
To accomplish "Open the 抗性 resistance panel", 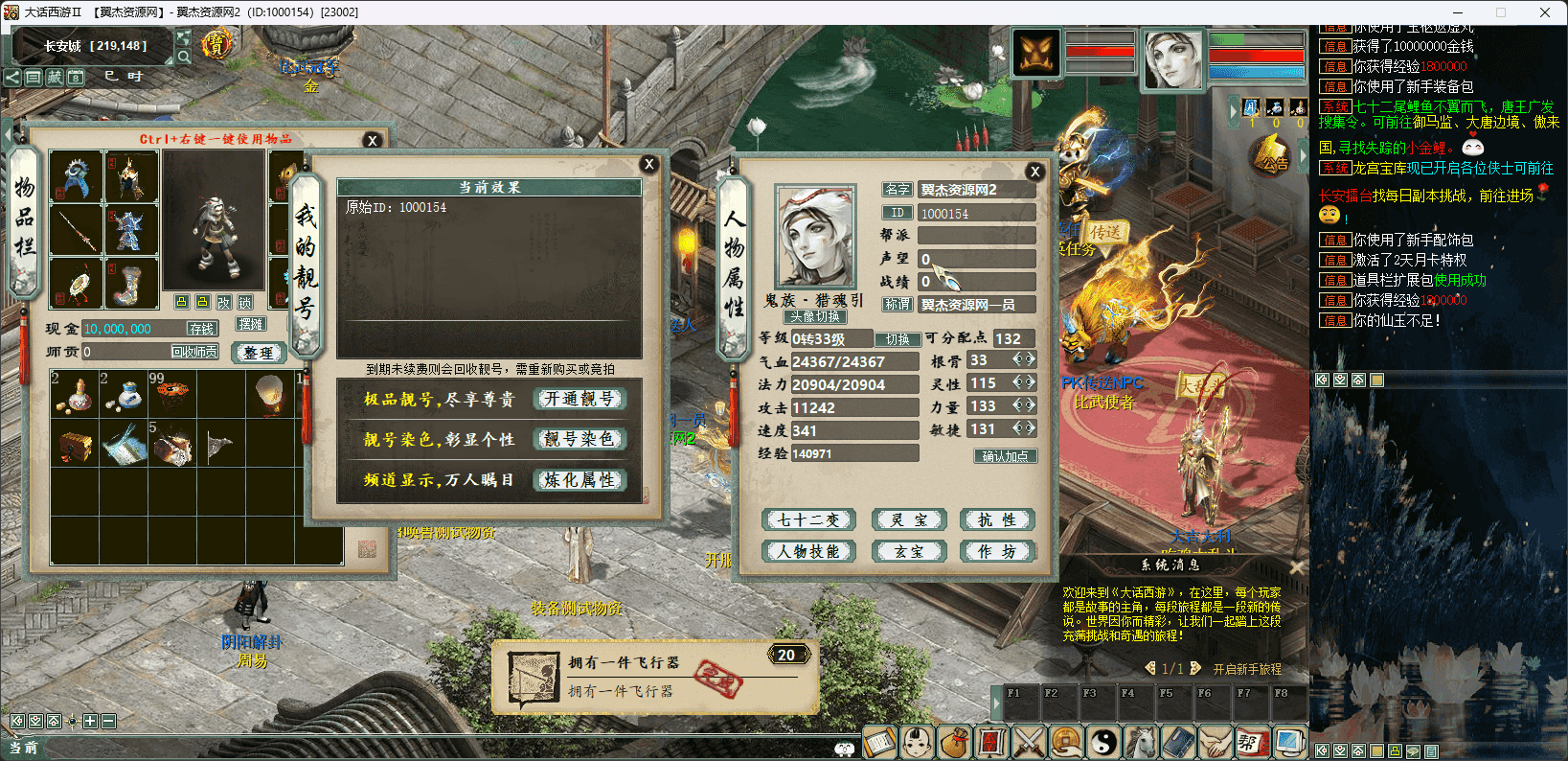I will click(x=997, y=519).
